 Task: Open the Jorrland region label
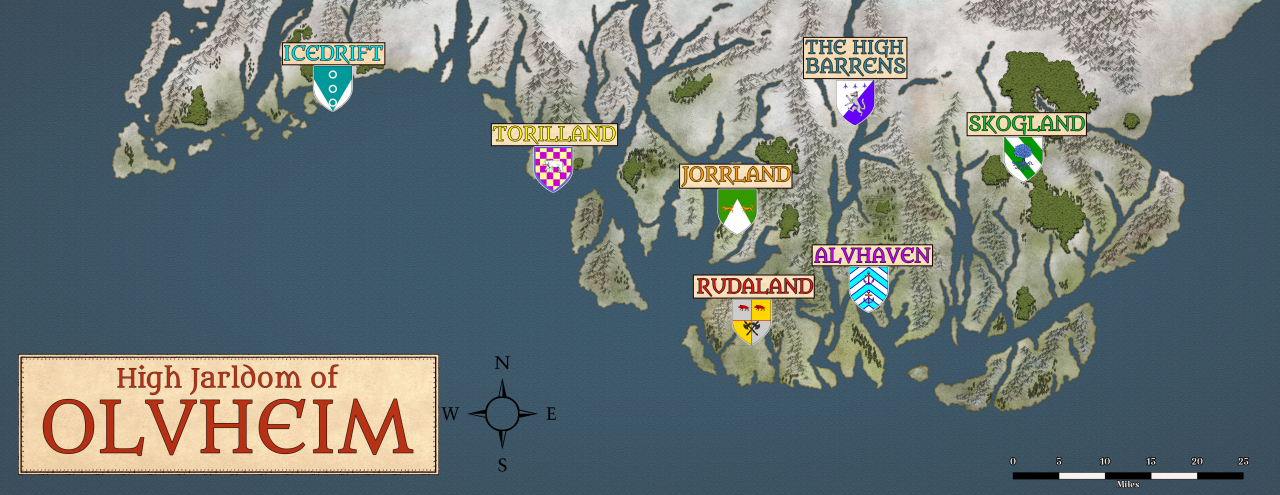pyautogui.click(x=735, y=176)
